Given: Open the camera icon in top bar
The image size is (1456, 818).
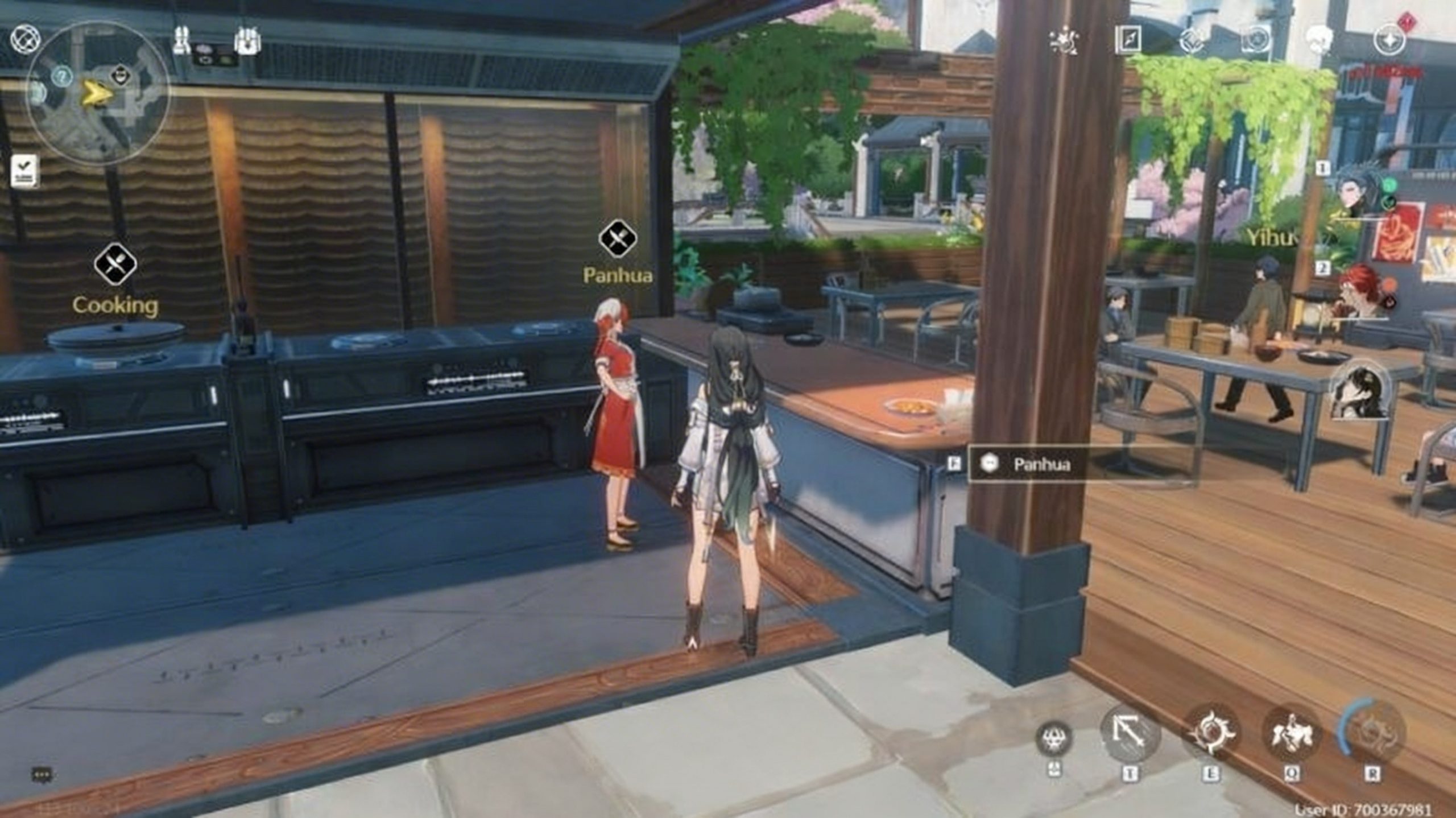Looking at the screenshot, I should pyautogui.click(x=1257, y=40).
